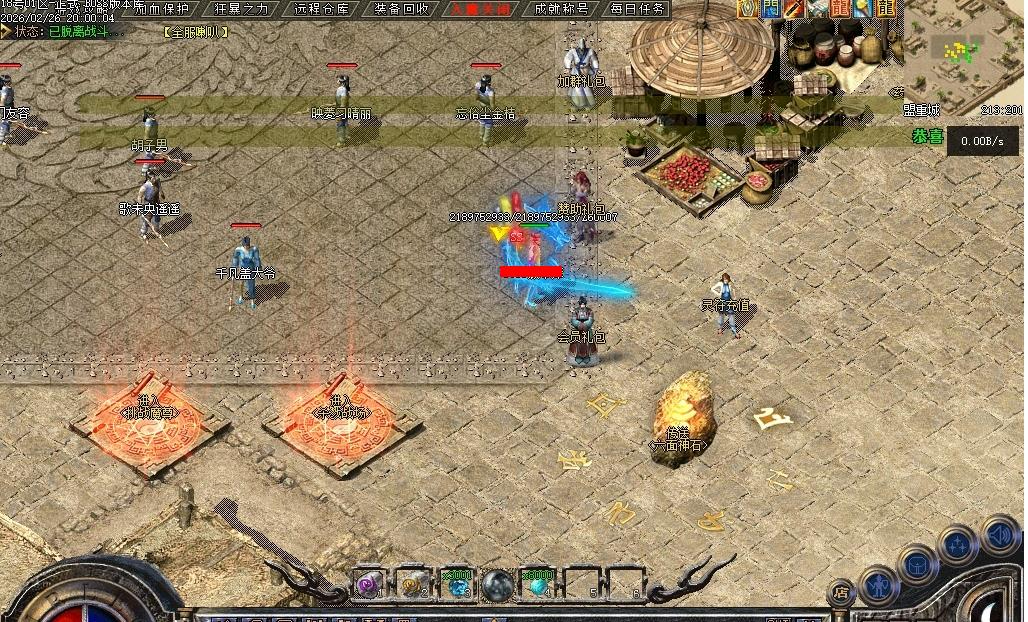Image resolution: width=1028 pixels, height=622 pixels.
Task: Use the blue gem stack marked x3001
Action: pyautogui.click(x=456, y=584)
